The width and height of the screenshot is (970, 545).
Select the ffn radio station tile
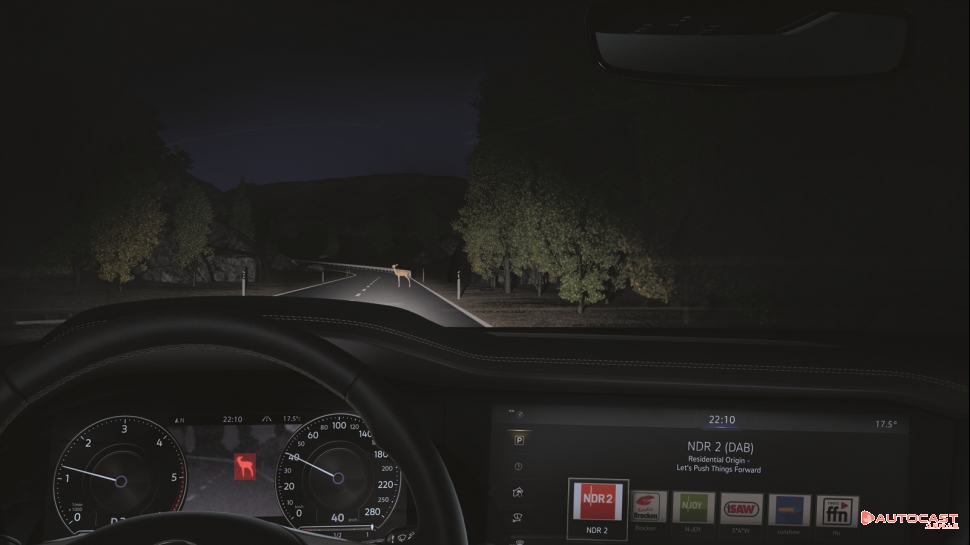(836, 511)
